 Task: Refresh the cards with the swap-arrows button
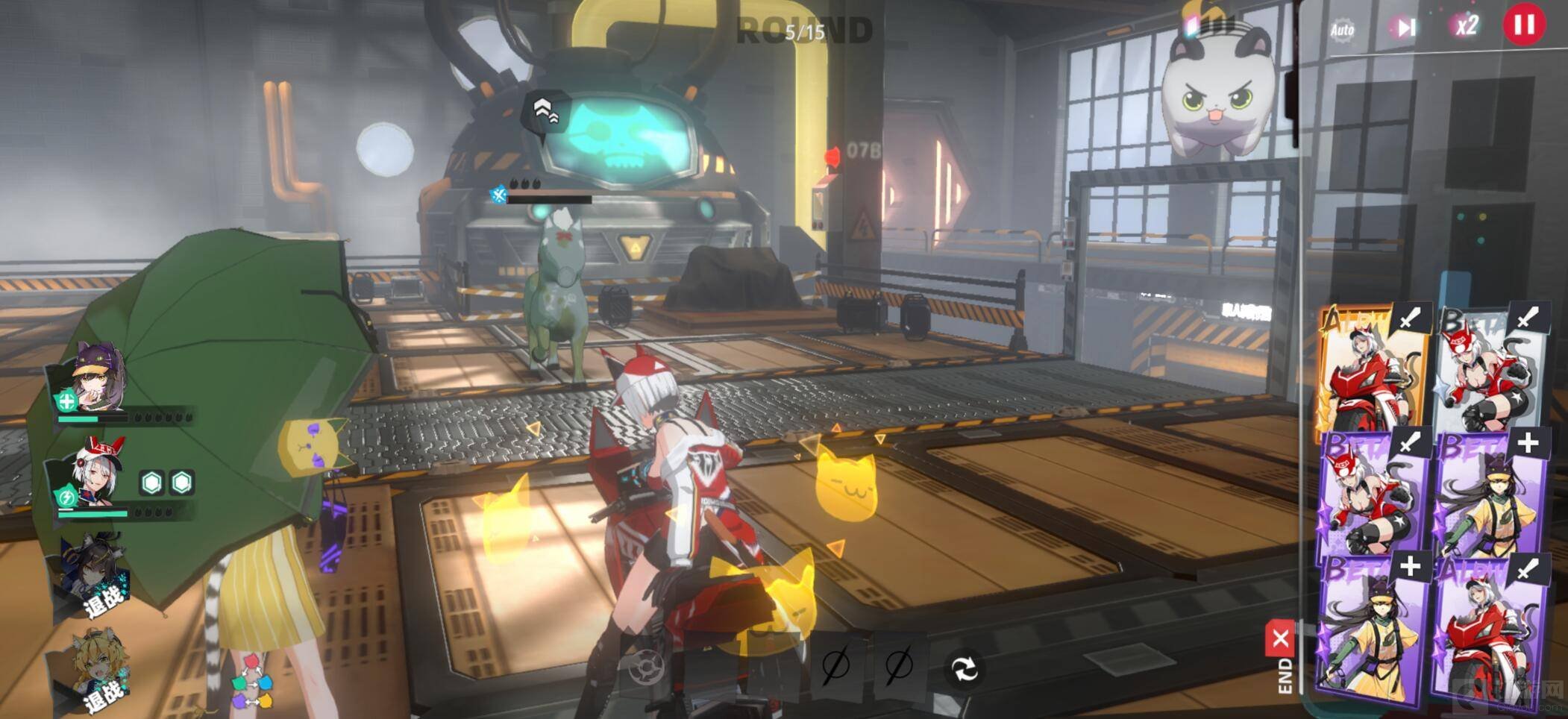[x=964, y=668]
